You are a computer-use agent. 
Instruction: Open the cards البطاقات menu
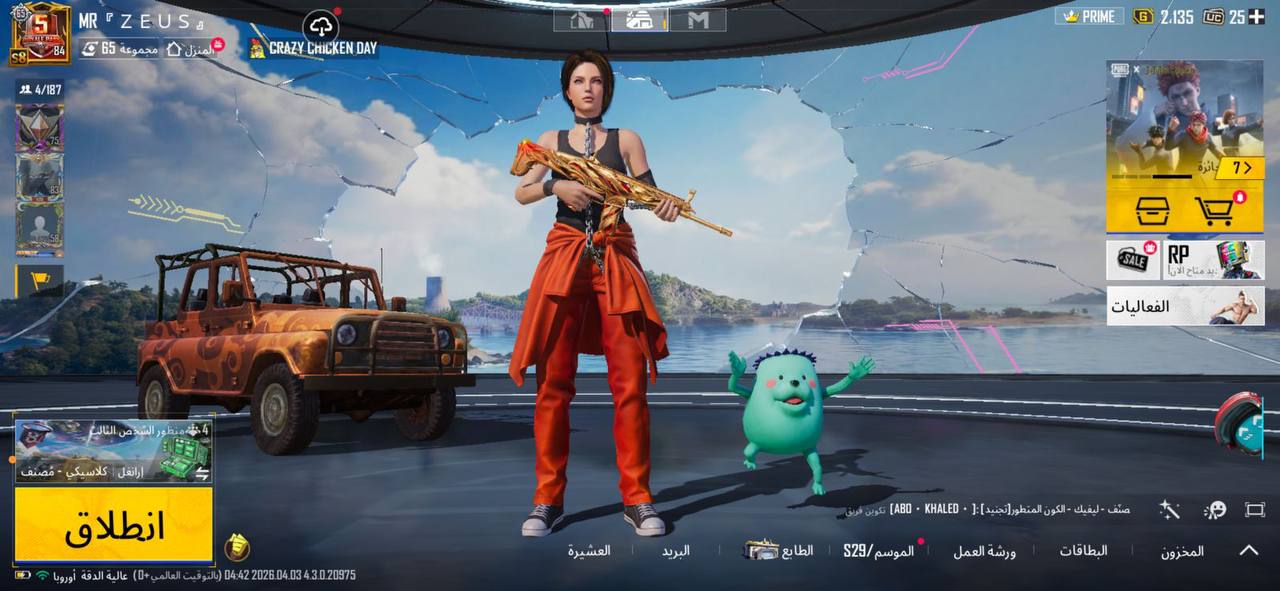[1083, 551]
